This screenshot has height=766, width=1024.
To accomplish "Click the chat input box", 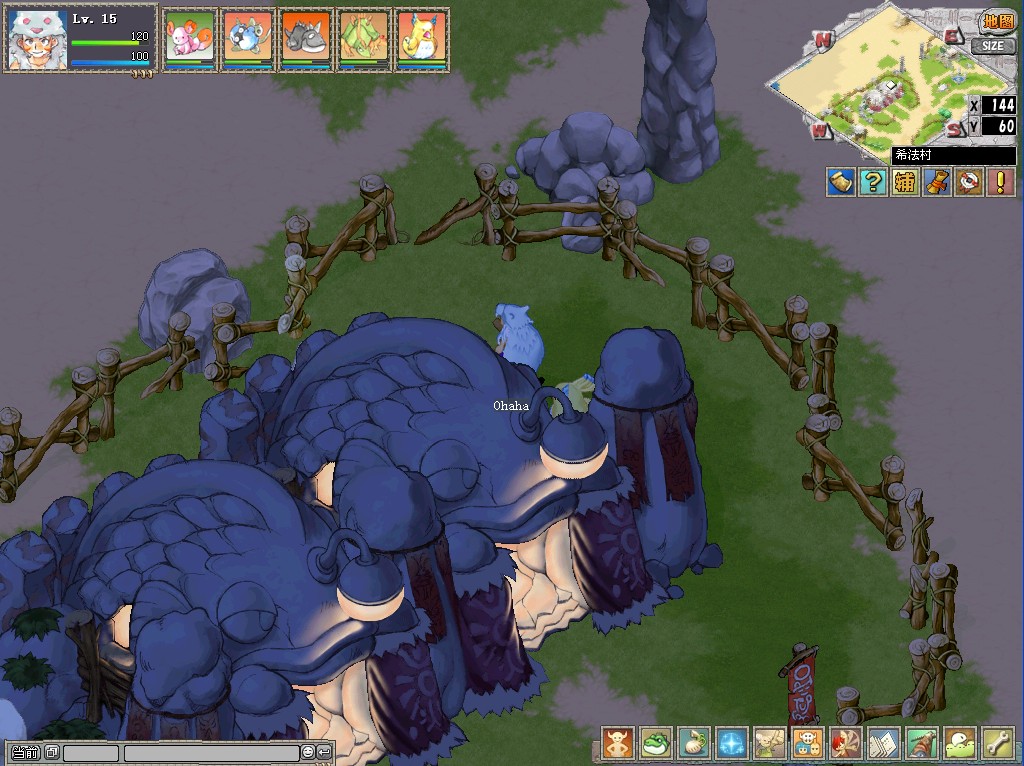I will coord(210,752).
